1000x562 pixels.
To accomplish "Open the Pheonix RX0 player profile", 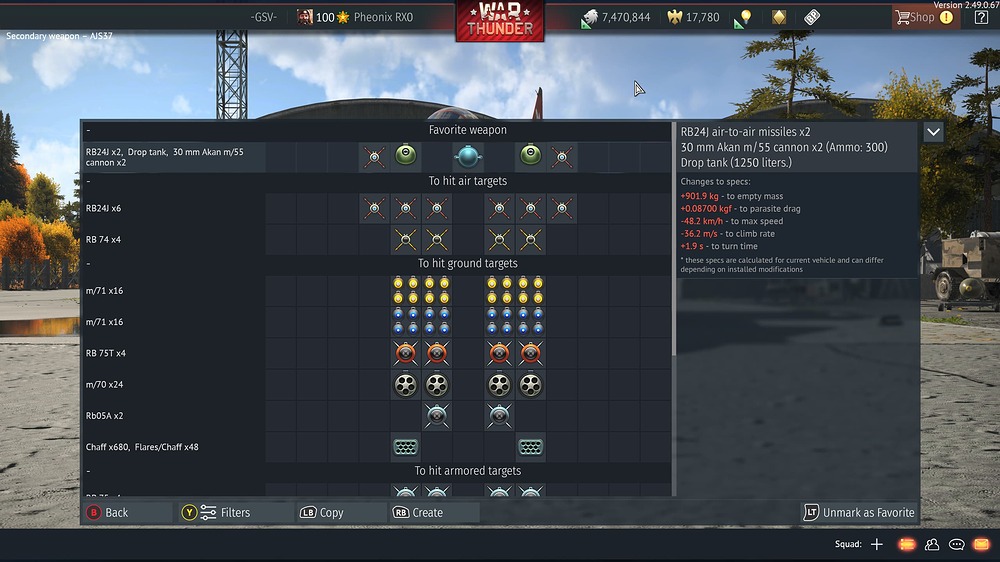I will [x=382, y=17].
